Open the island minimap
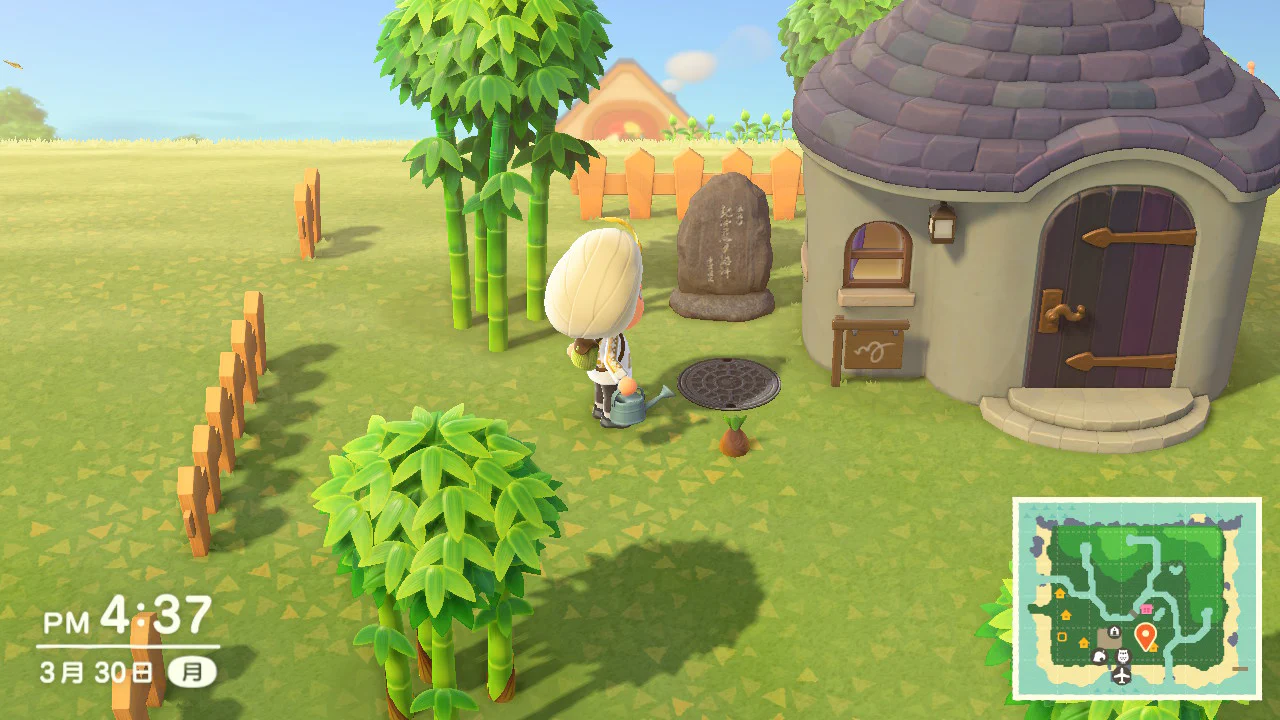 pyautogui.click(x=1137, y=598)
